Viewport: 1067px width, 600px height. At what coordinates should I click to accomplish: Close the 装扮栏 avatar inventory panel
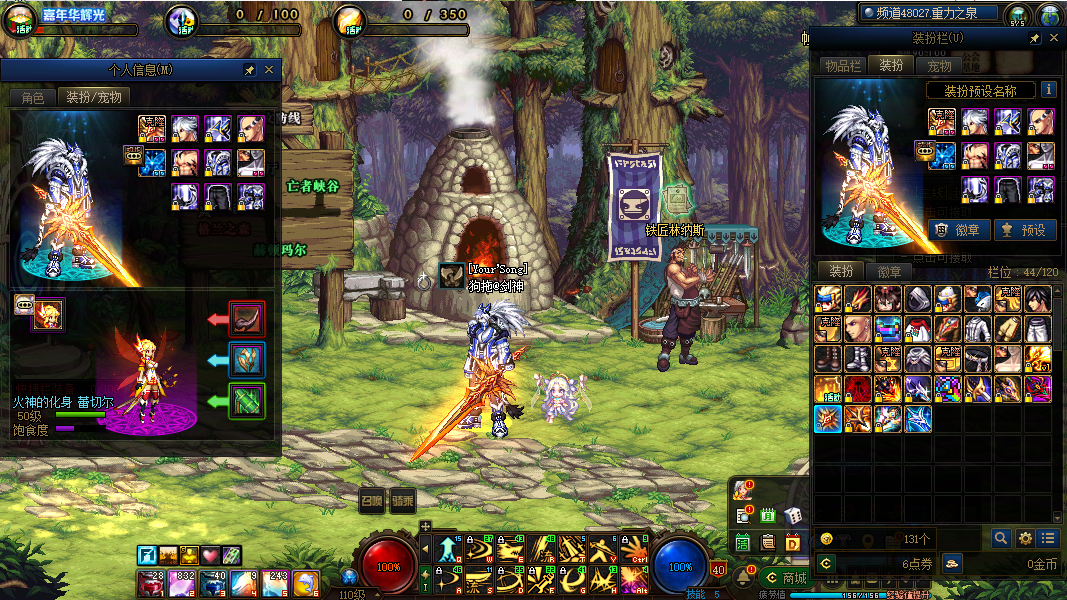1054,38
